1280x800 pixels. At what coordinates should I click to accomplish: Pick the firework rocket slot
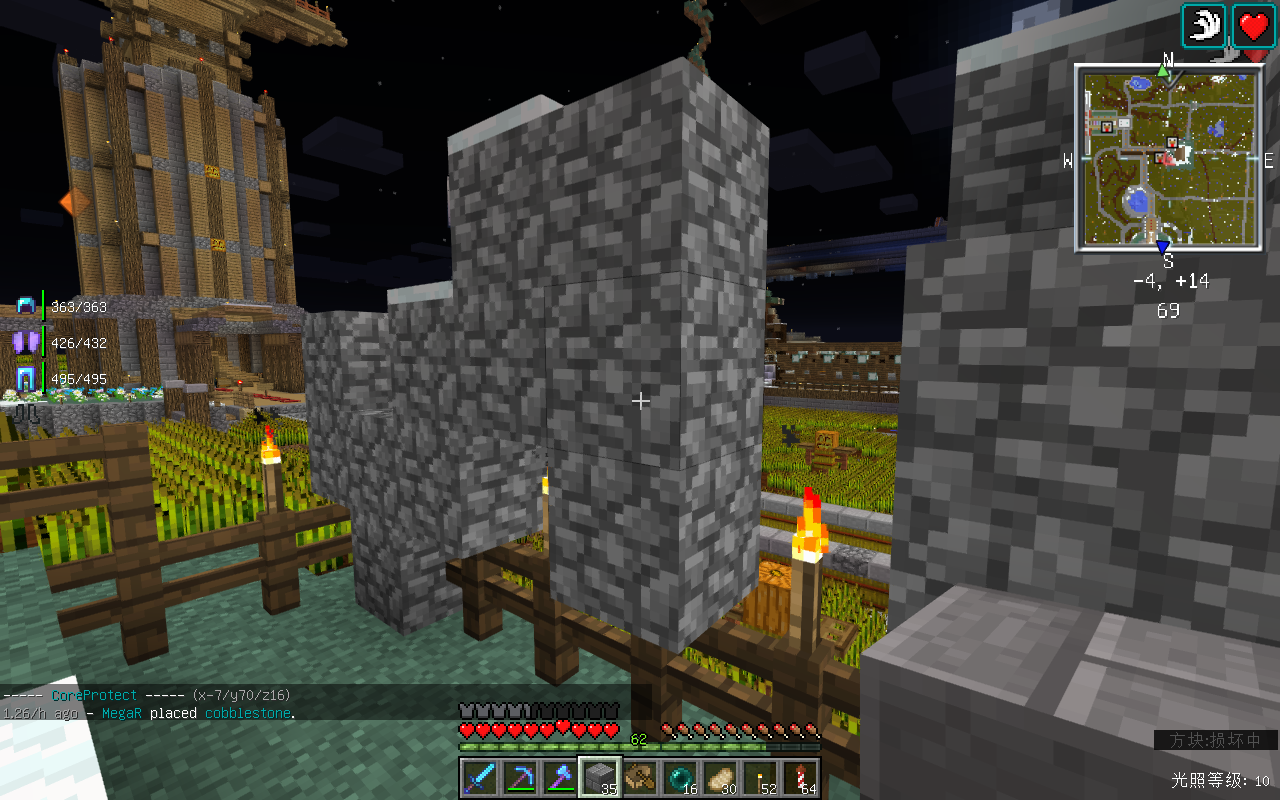click(x=800, y=777)
